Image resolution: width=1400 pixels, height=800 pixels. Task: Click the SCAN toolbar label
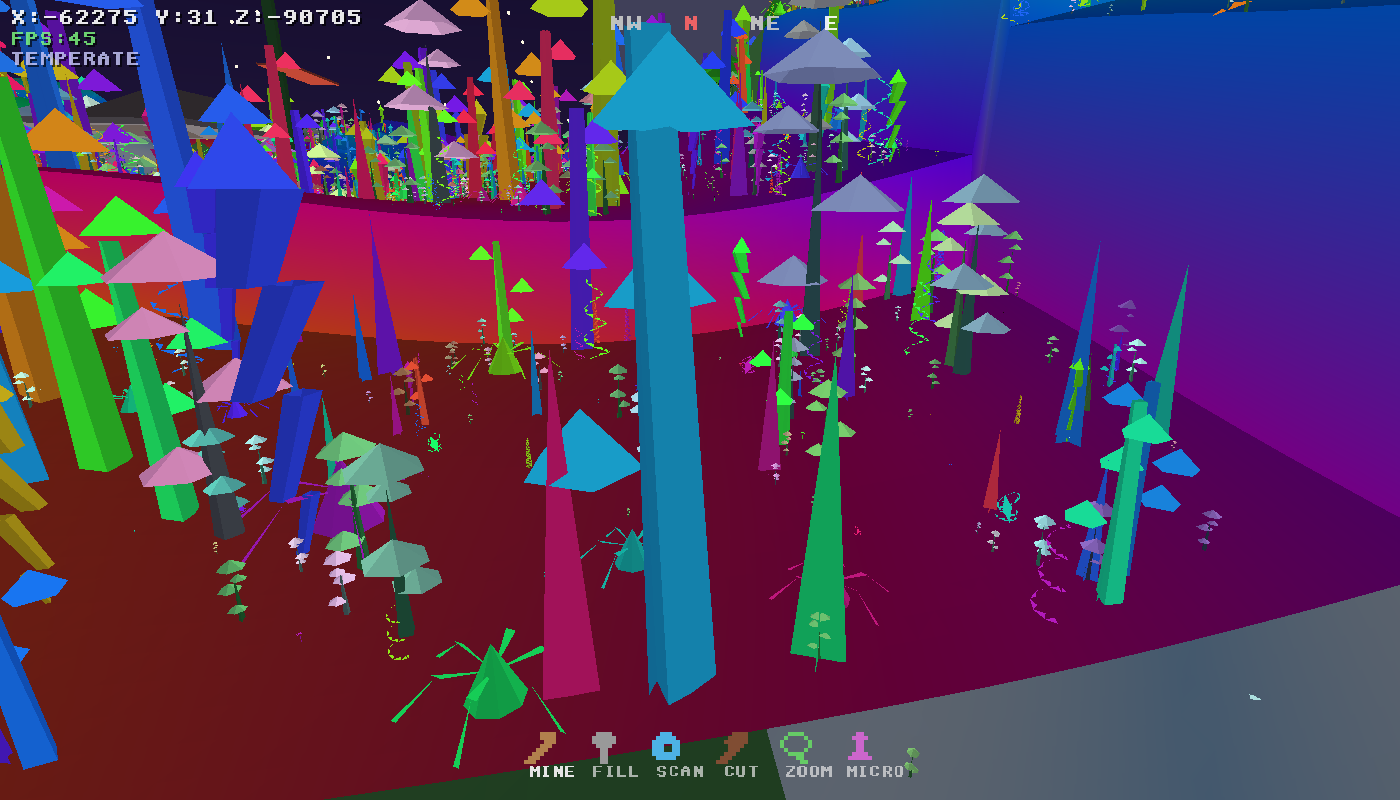[680, 772]
